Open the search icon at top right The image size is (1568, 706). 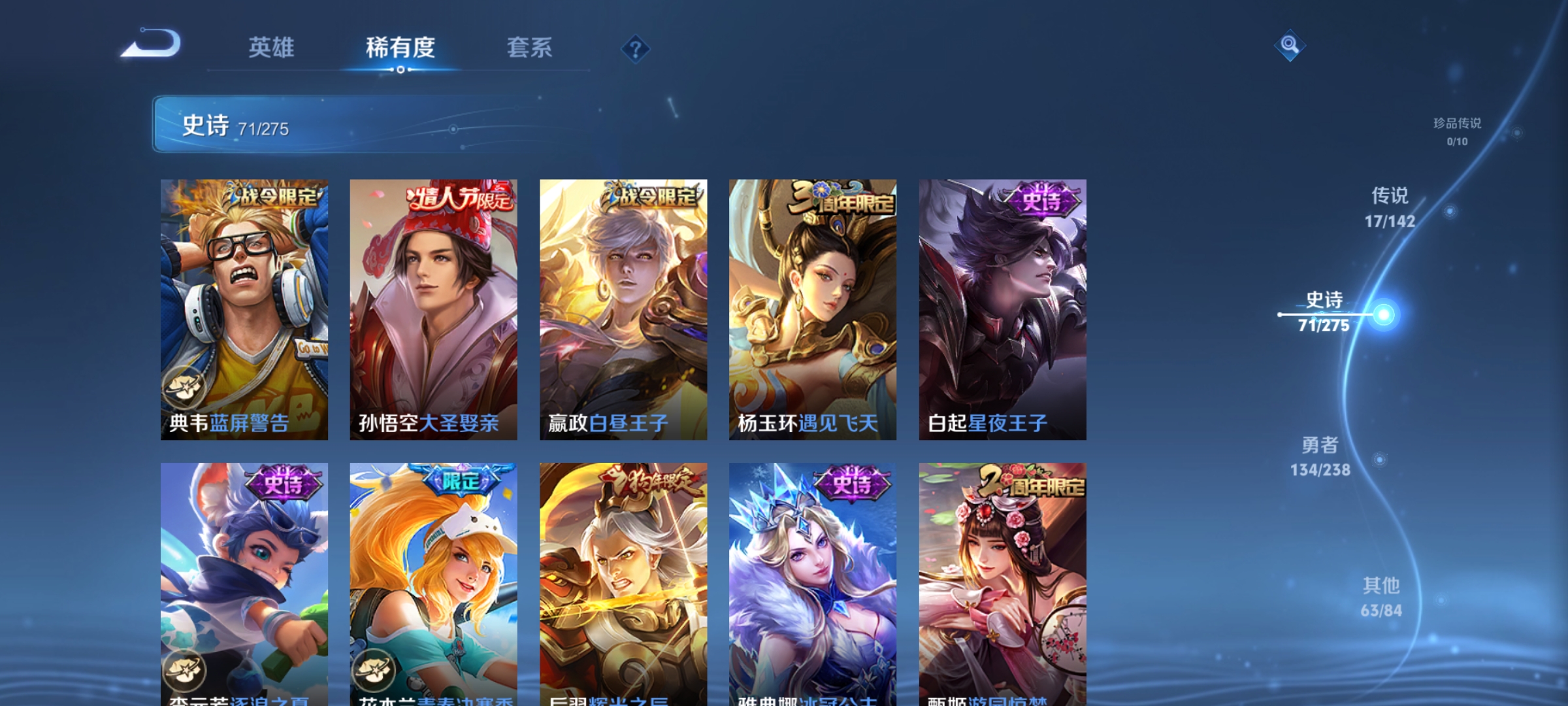coord(1289,44)
